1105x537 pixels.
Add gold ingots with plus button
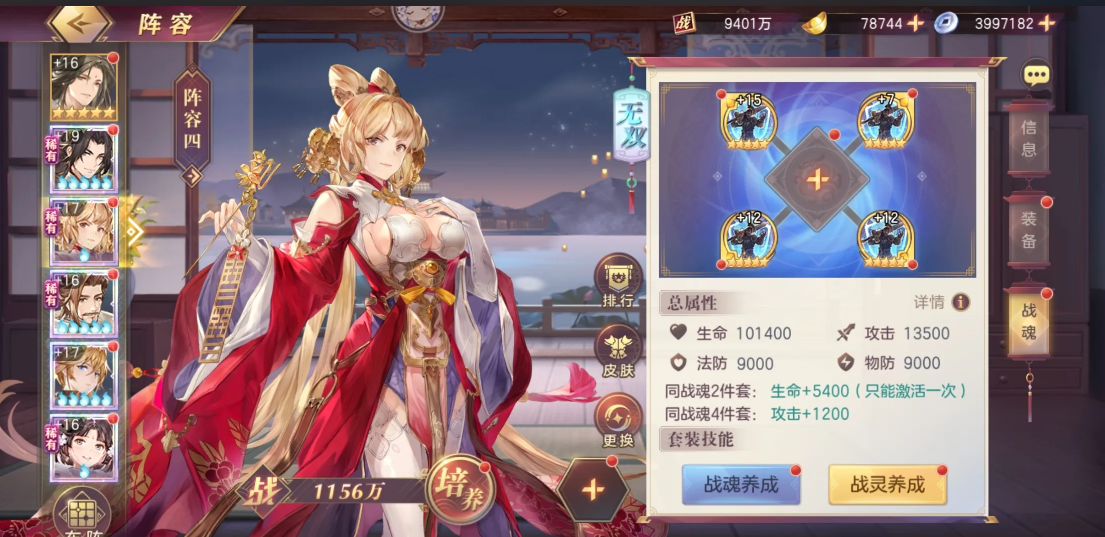[x=915, y=23]
